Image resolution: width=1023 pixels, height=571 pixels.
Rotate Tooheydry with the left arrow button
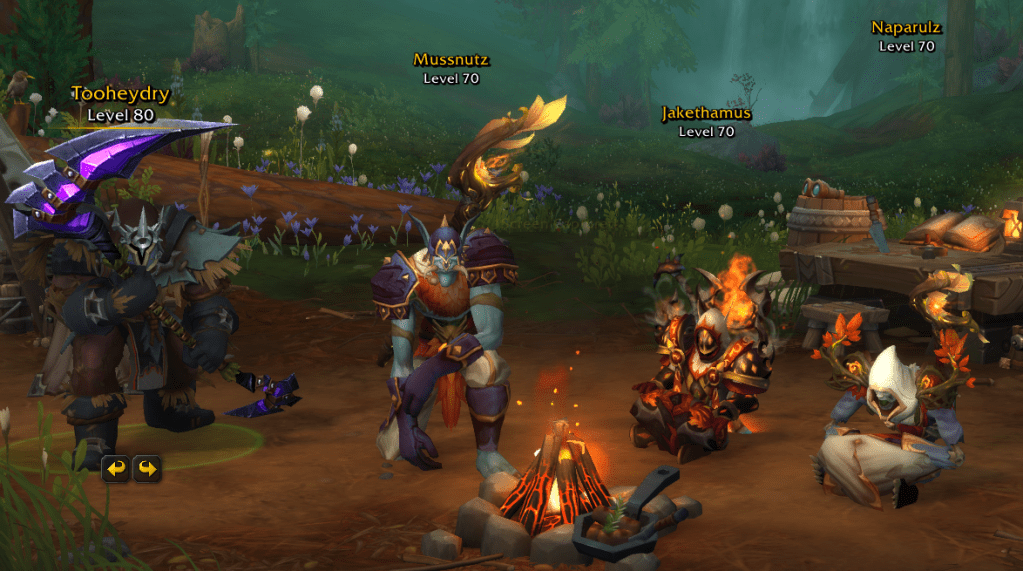[x=116, y=468]
